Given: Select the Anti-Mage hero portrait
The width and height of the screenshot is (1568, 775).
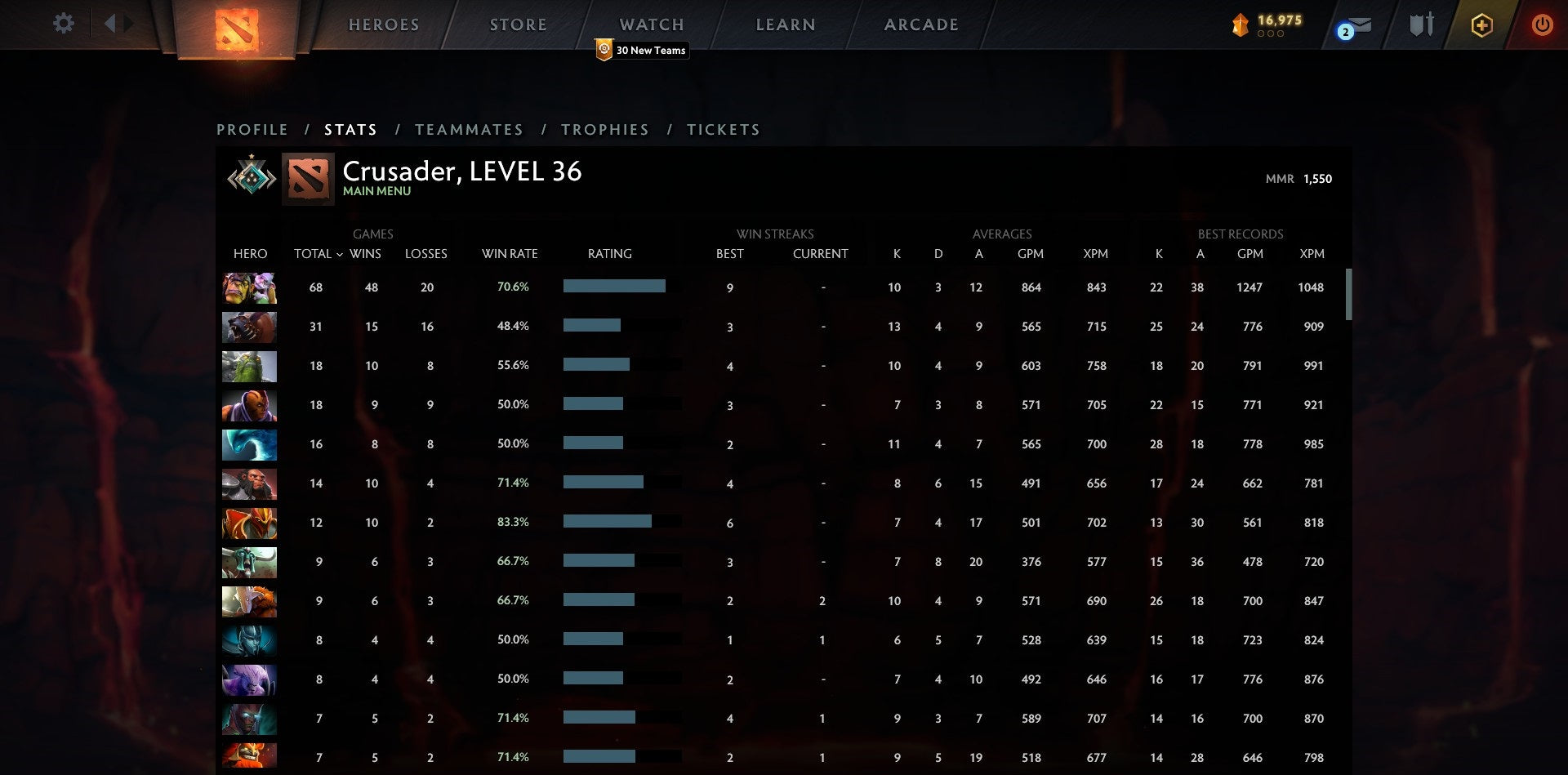Looking at the screenshot, I should point(249,405).
